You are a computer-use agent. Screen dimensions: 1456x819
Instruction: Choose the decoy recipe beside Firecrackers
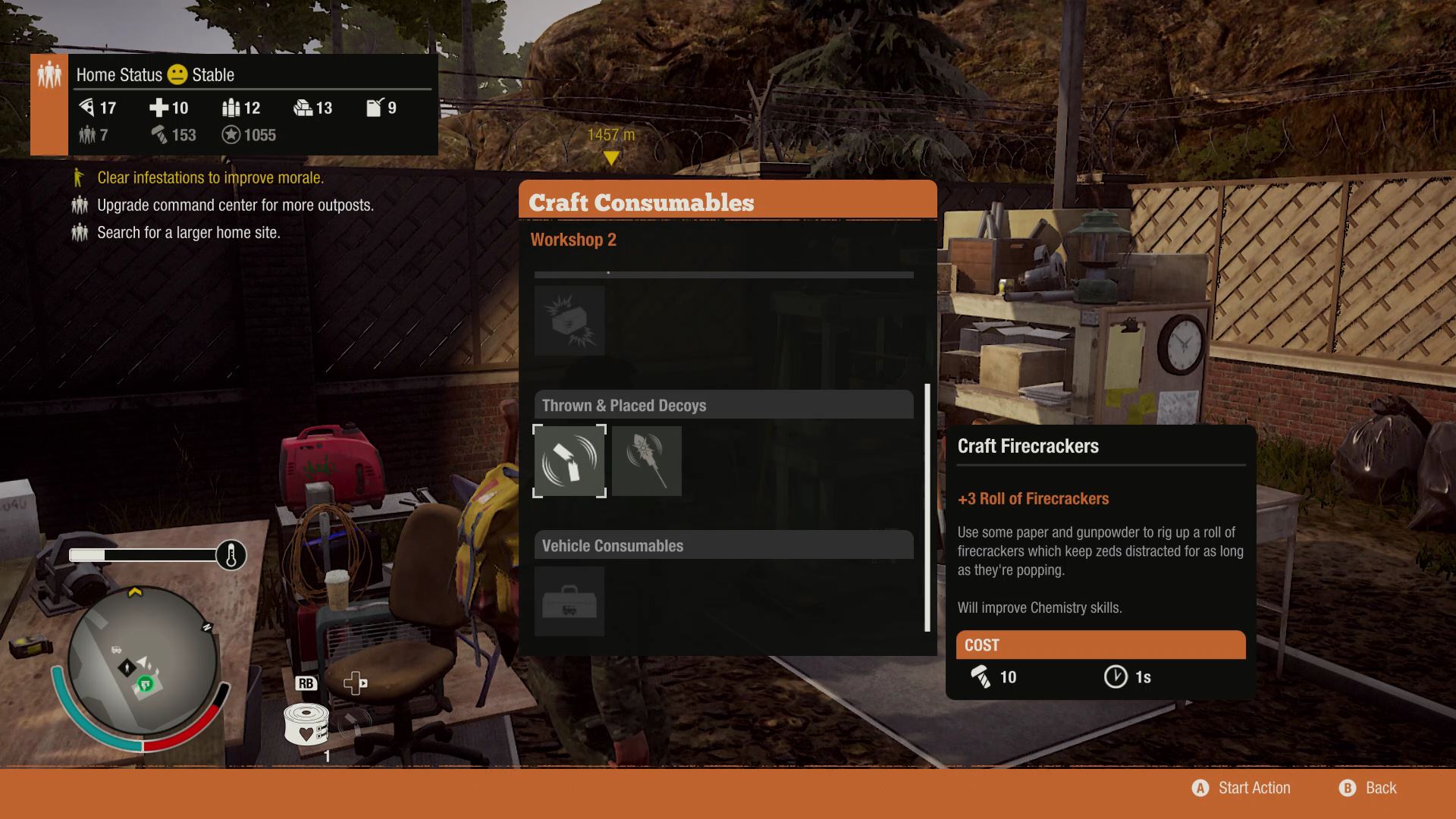click(647, 461)
